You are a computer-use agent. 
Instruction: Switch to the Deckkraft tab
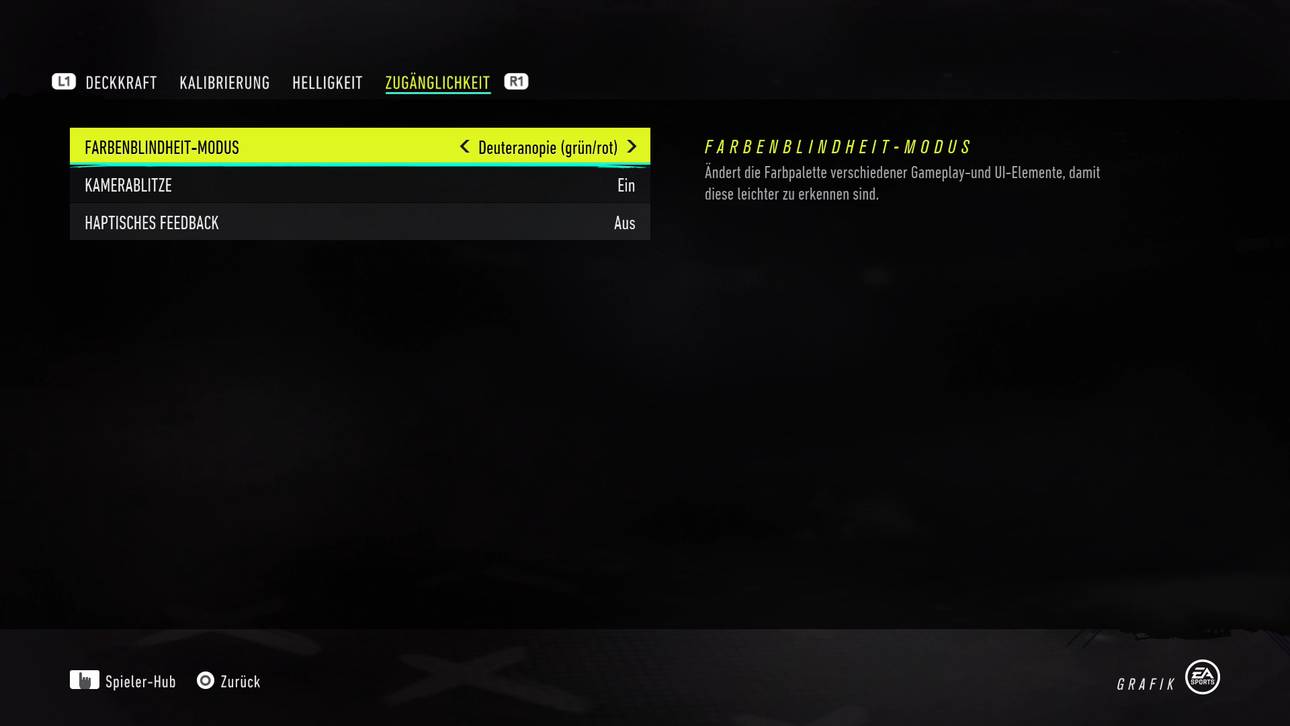click(x=120, y=82)
